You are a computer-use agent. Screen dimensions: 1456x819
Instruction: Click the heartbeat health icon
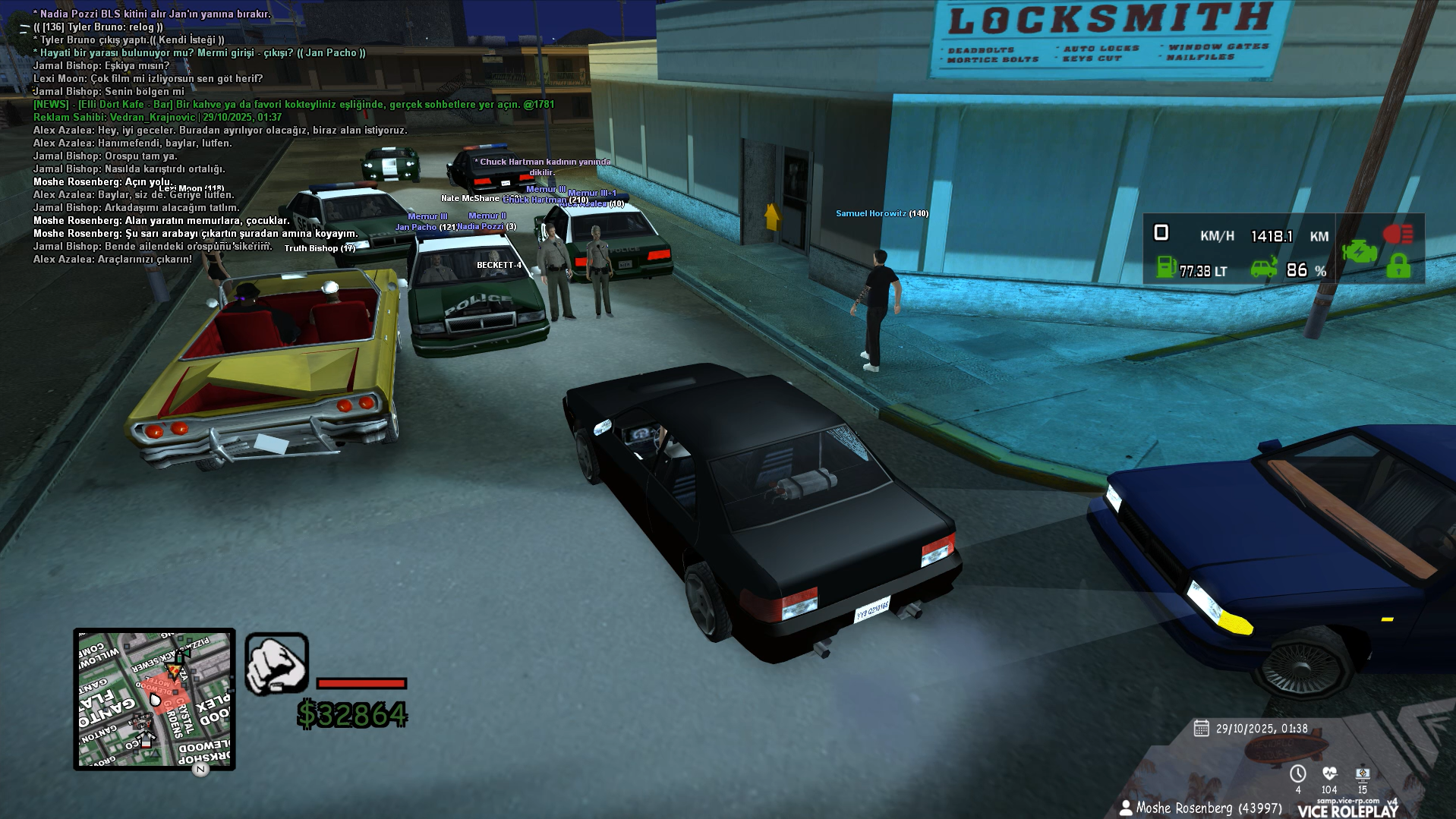[x=1329, y=773]
